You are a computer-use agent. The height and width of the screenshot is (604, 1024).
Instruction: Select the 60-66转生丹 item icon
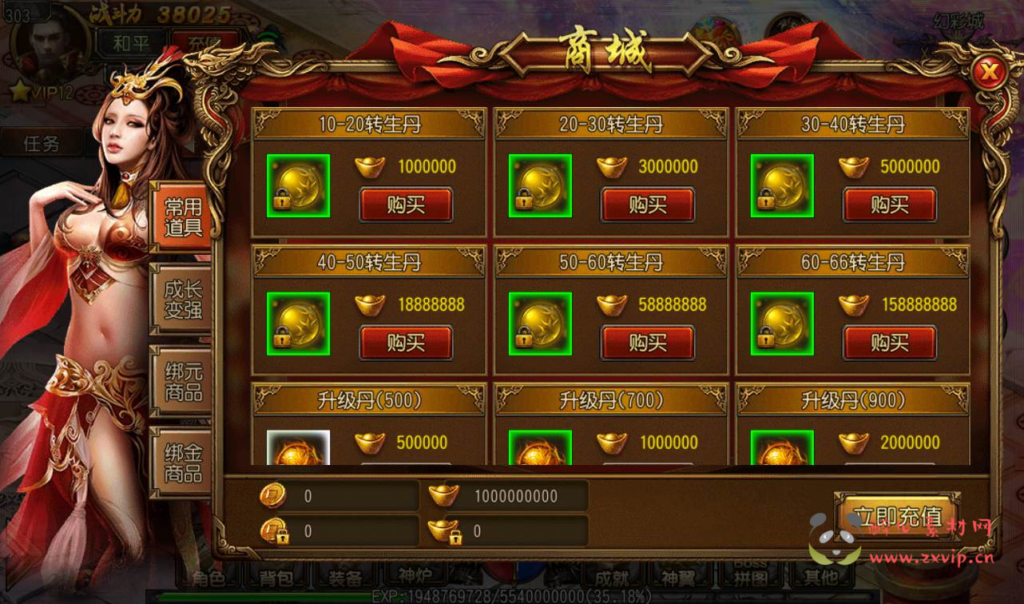coord(781,324)
